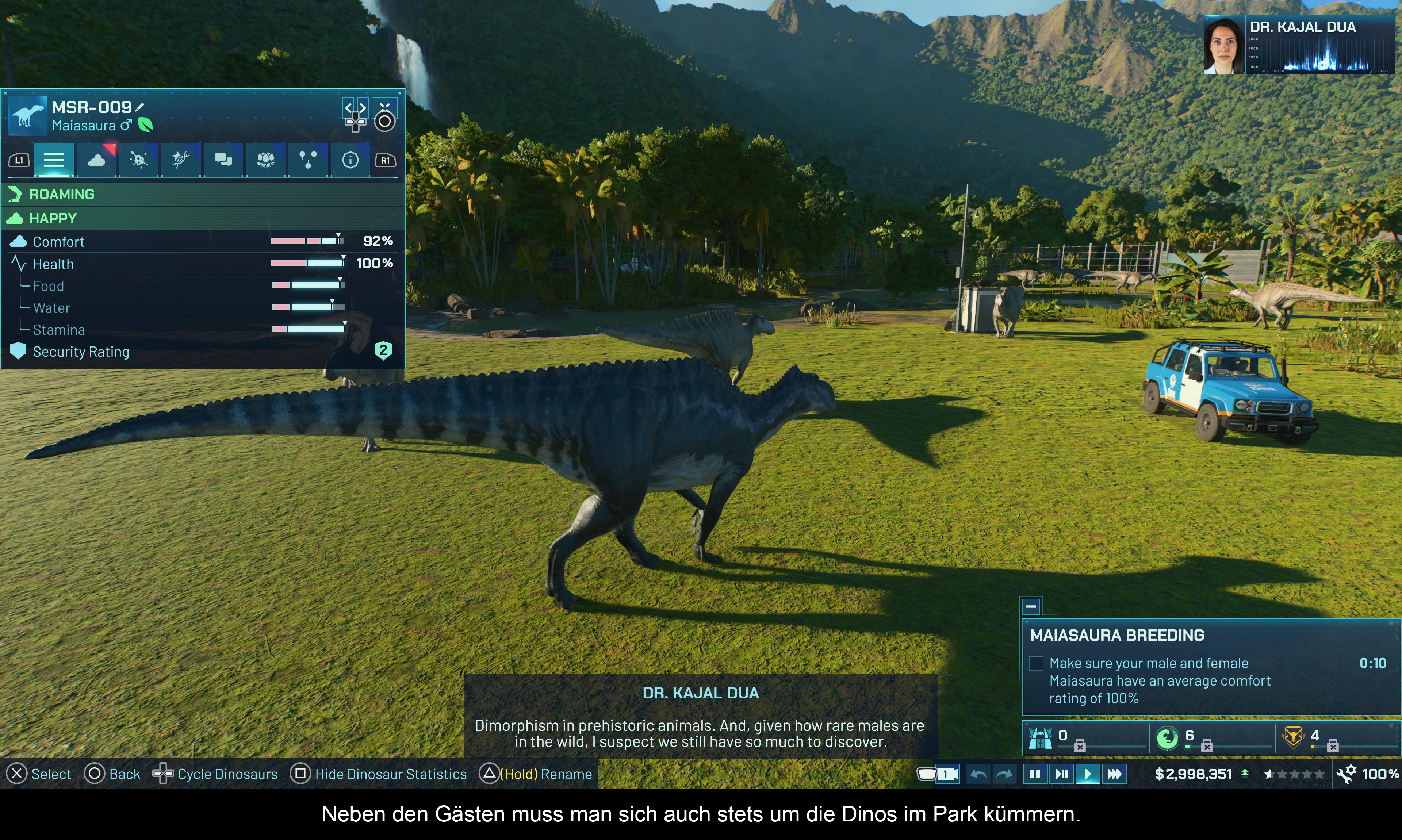Show the DNA traits tab
The height and width of the screenshot is (840, 1402).
(x=181, y=160)
